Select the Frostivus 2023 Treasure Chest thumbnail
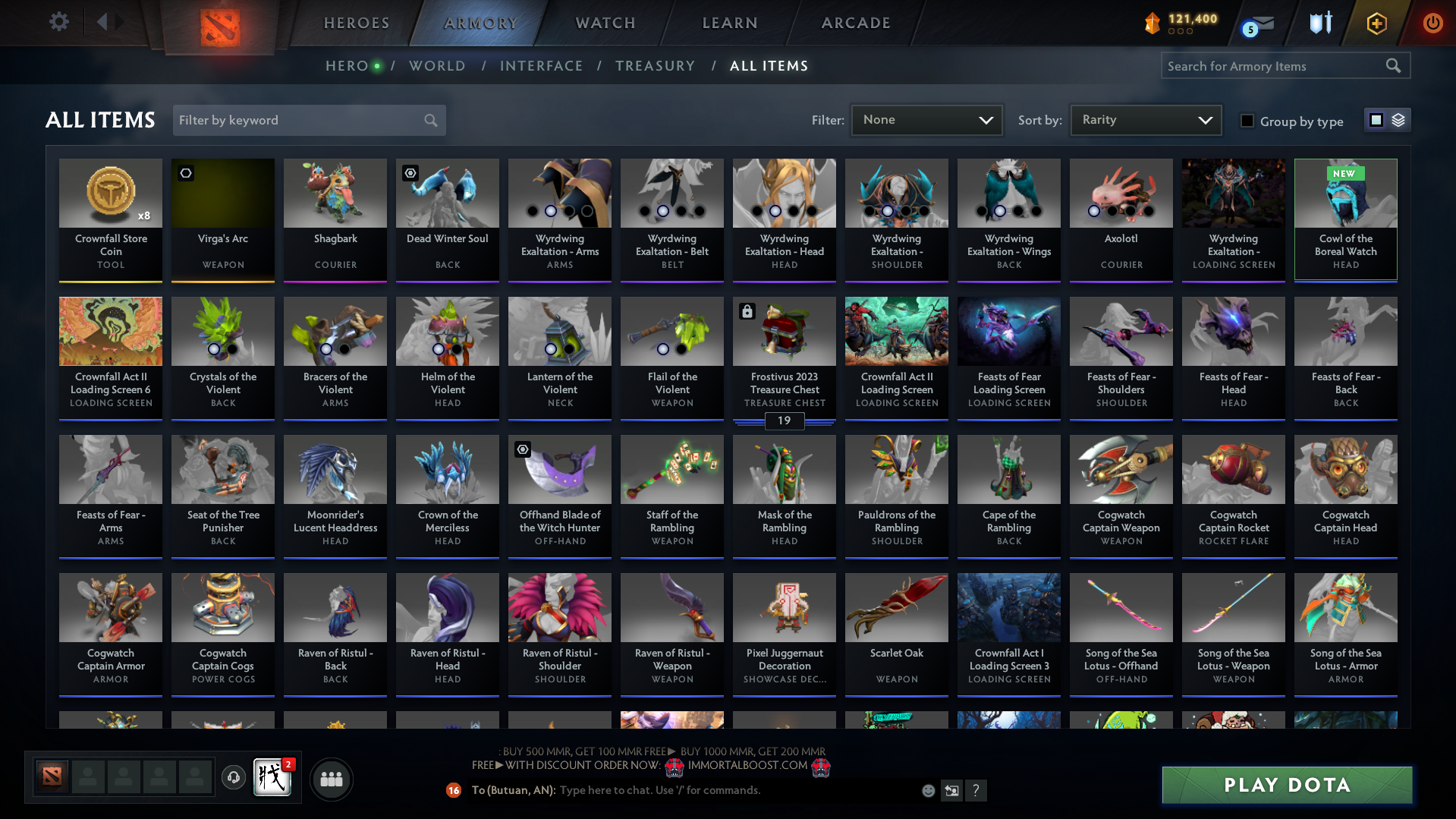This screenshot has height=819, width=1456. coord(784,331)
